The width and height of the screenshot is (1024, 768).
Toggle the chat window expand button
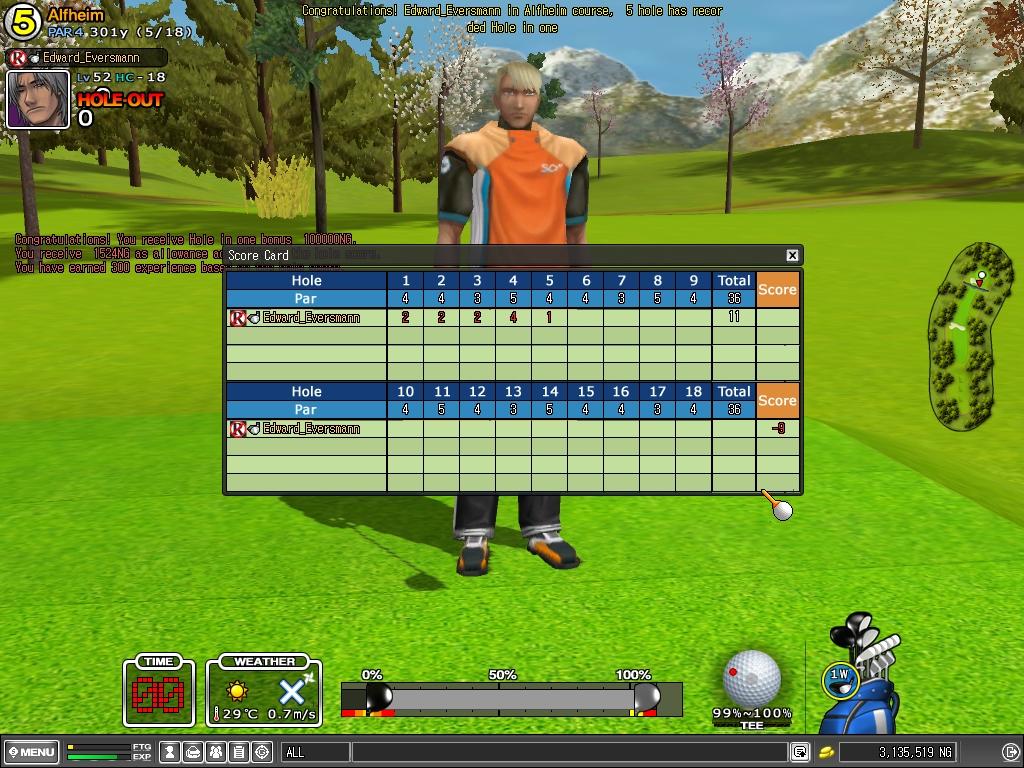point(800,752)
